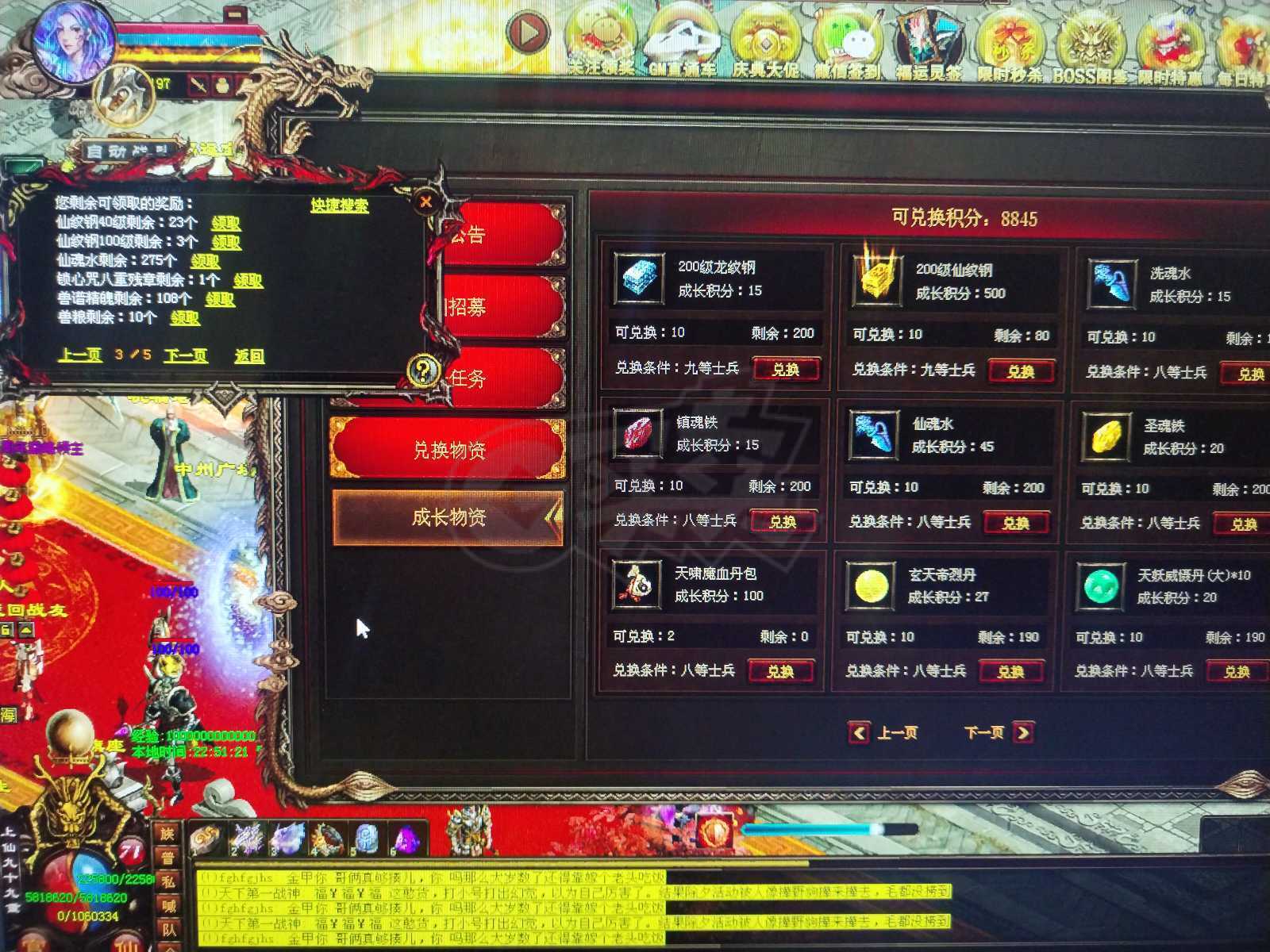This screenshot has height=952, width=1270.
Task: Select the 成长物资 category
Action: tap(450, 516)
